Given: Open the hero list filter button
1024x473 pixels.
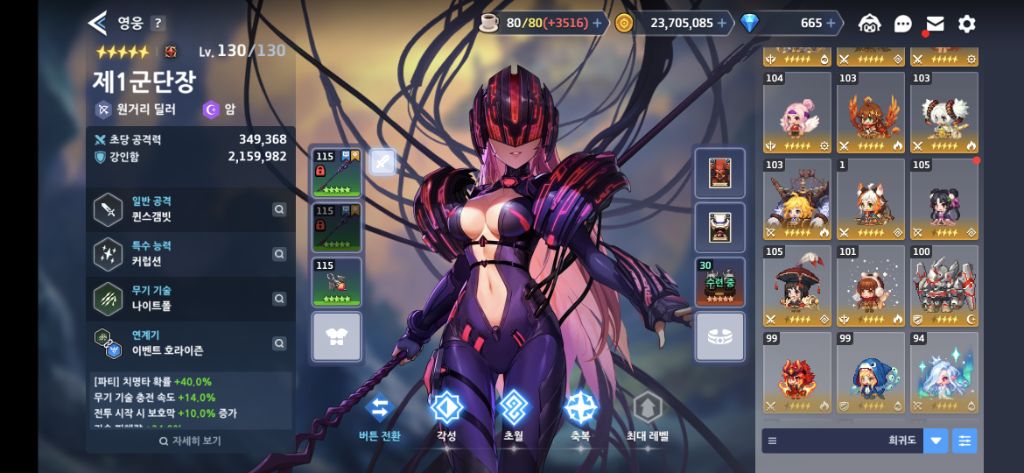Looking at the screenshot, I should 965,440.
